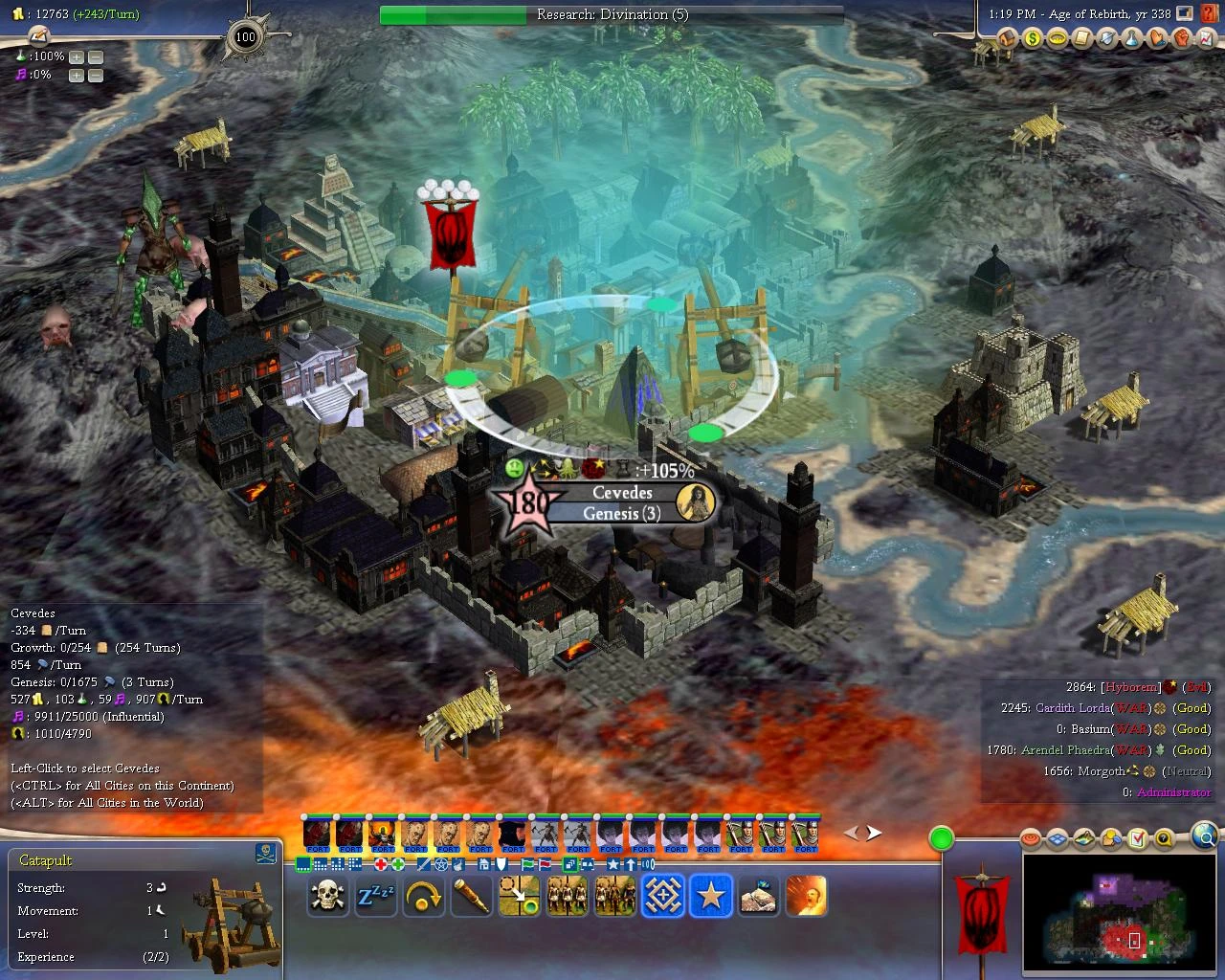
Task: Toggle the red cross health bar overlay
Action: tap(382, 862)
